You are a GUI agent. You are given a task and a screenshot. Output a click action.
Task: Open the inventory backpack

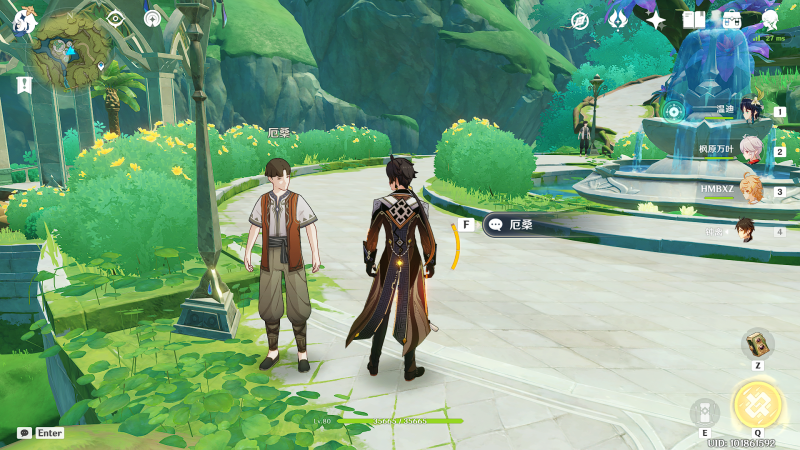point(732,20)
